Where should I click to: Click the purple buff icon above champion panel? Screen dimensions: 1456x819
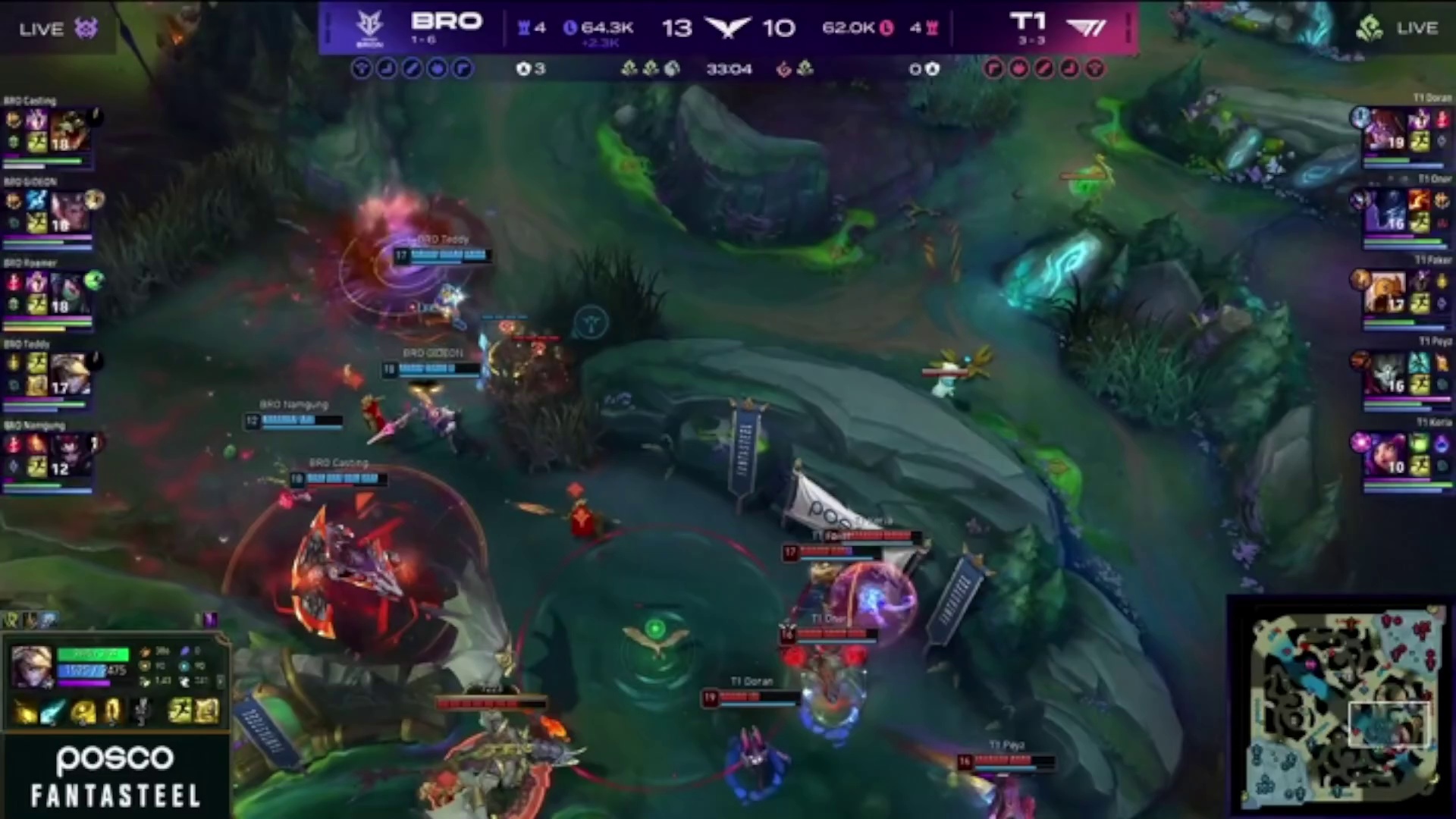coord(210,620)
